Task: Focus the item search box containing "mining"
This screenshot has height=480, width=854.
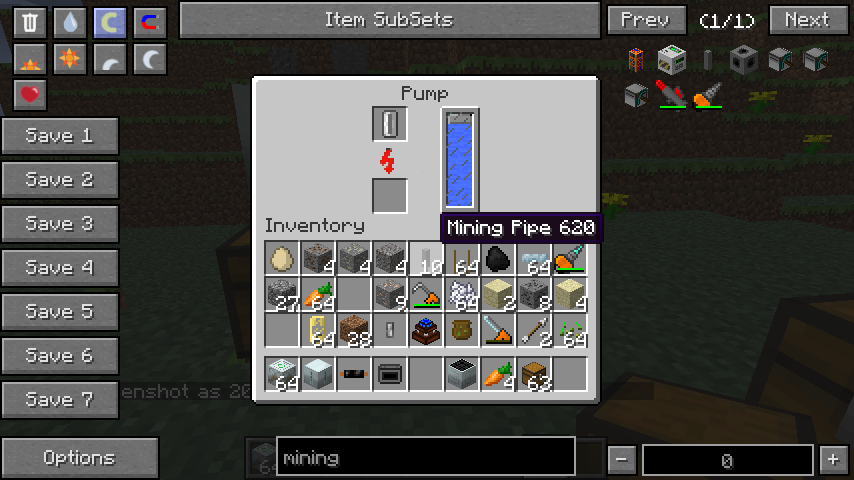Action: tap(425, 458)
